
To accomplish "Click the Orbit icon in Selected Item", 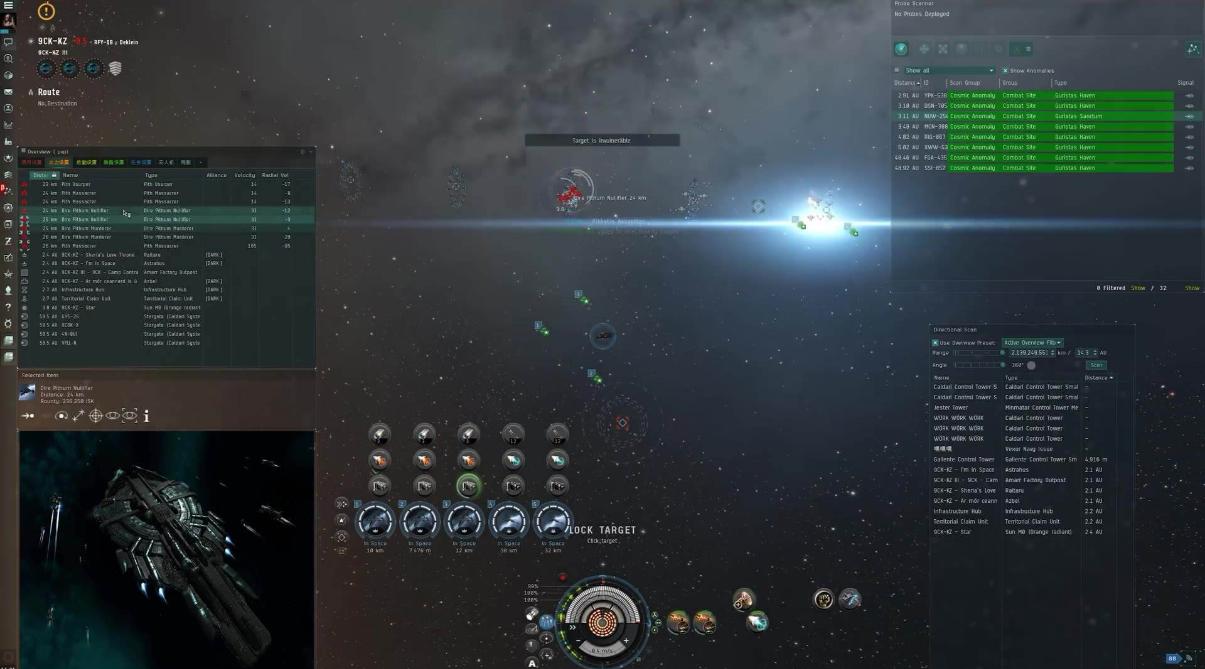I will point(62,416).
